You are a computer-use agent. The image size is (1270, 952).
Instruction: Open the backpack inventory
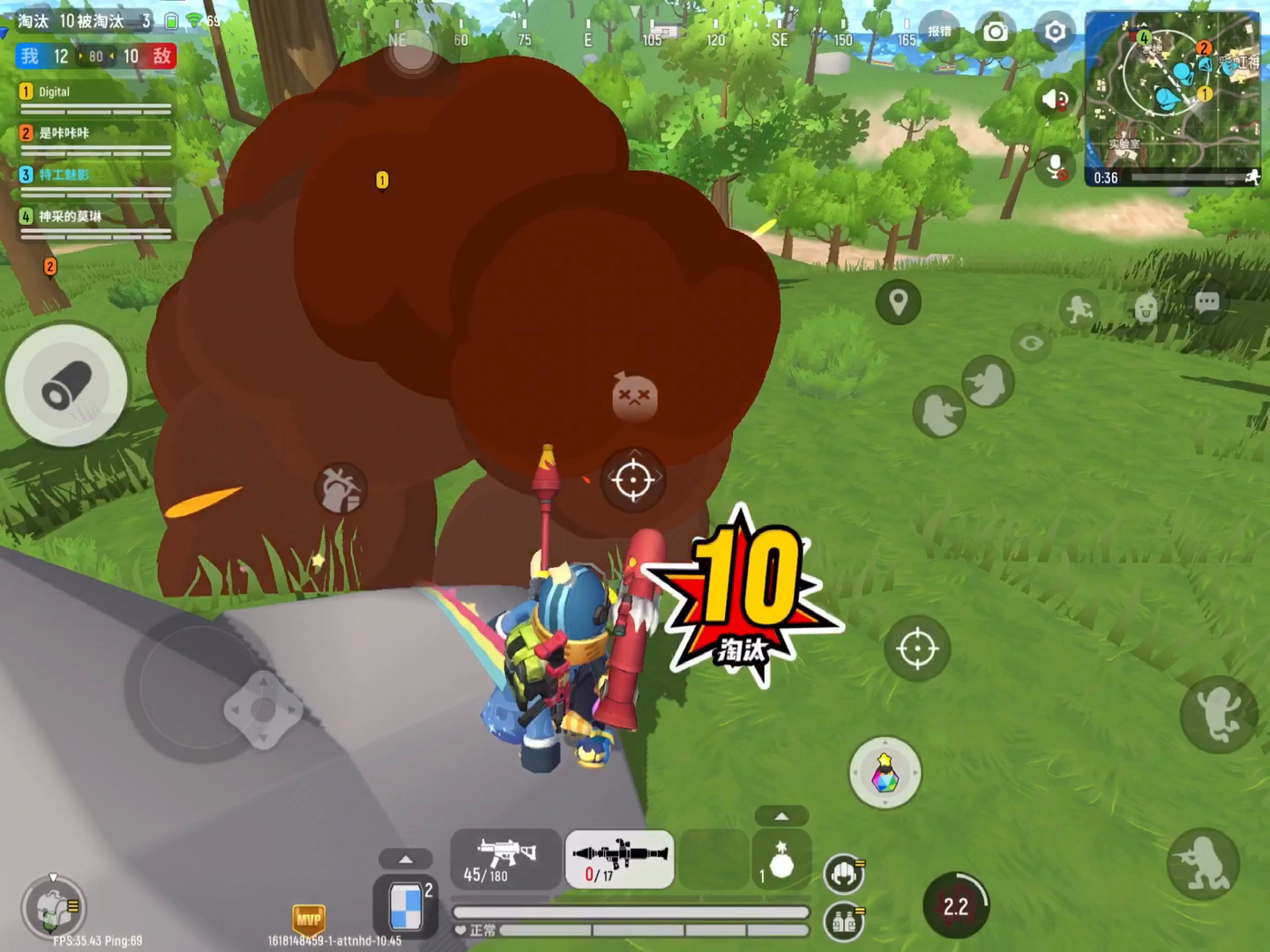tap(53, 907)
